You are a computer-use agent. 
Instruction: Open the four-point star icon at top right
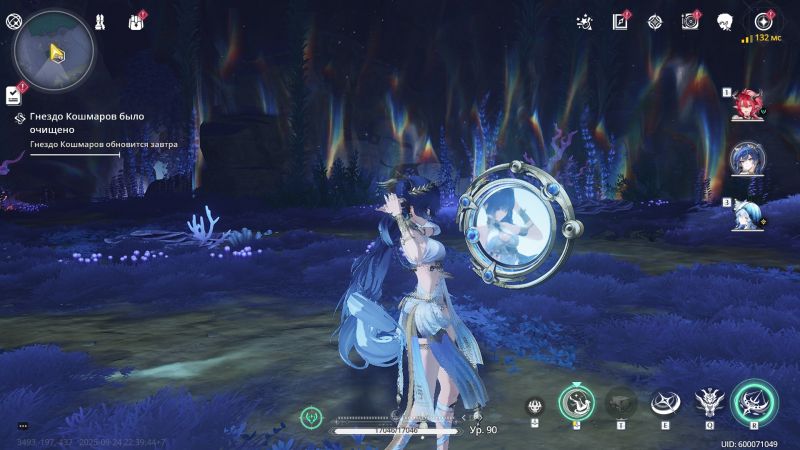pyautogui.click(x=763, y=21)
